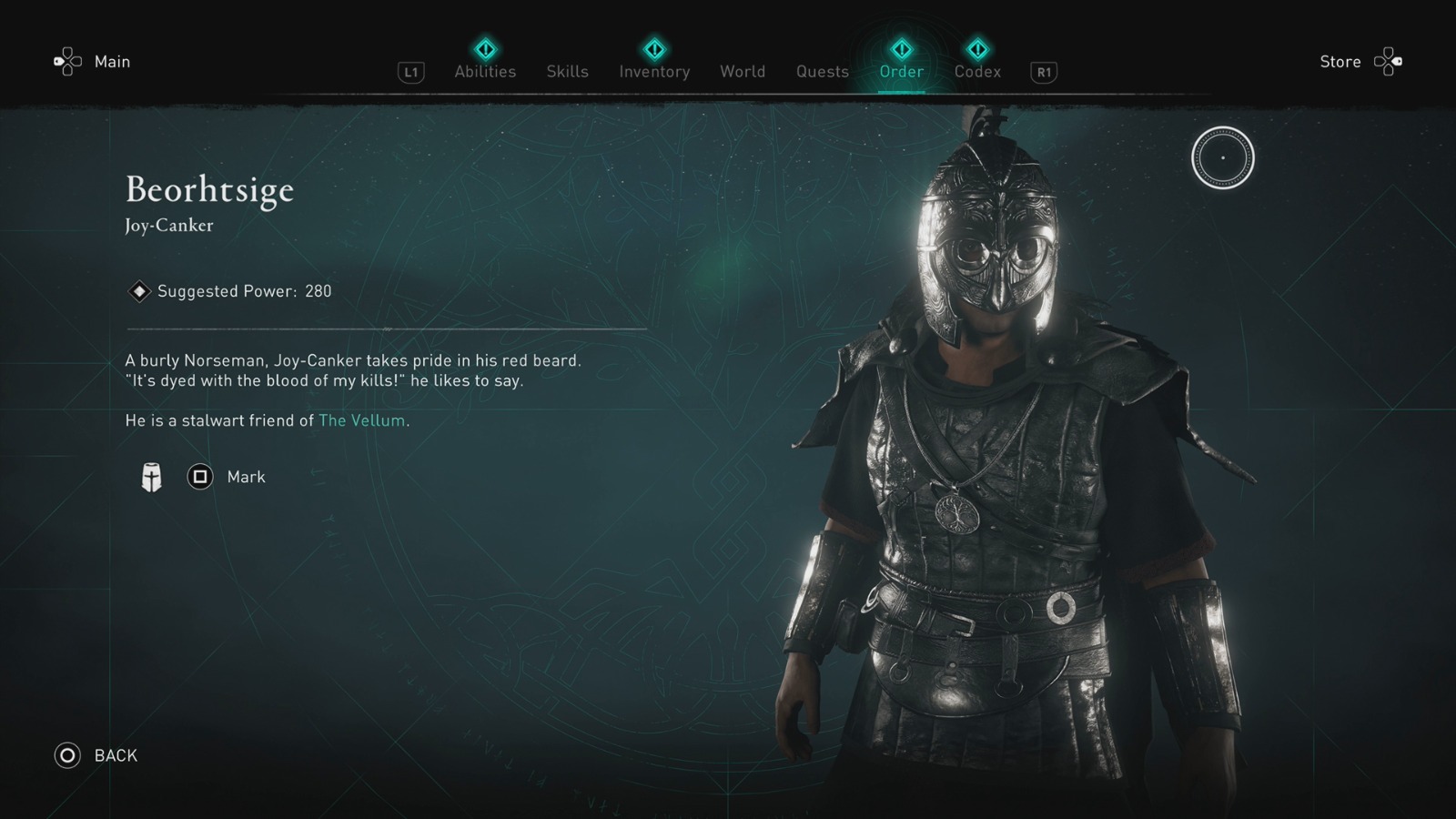Click the compass dial in the top right

click(x=1223, y=157)
